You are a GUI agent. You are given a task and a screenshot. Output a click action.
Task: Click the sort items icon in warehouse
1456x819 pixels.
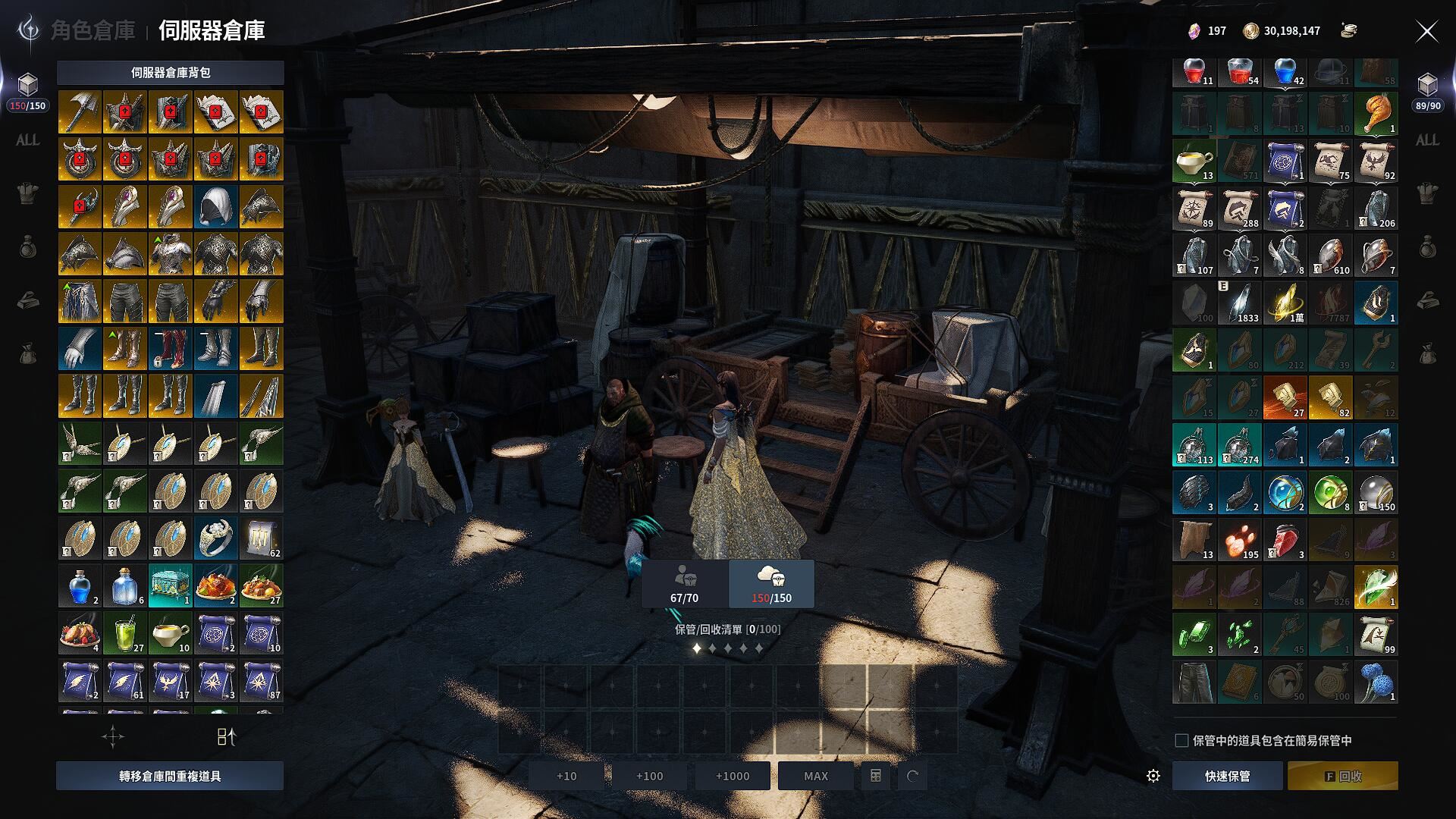coord(227,736)
